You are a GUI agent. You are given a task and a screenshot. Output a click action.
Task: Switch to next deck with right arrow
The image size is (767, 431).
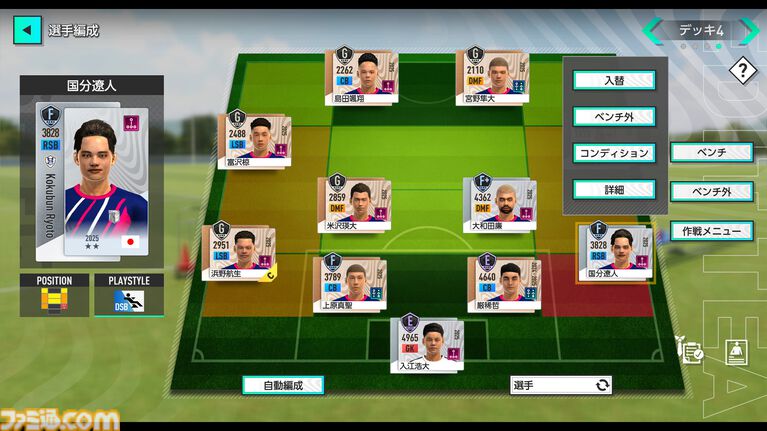coord(748,30)
